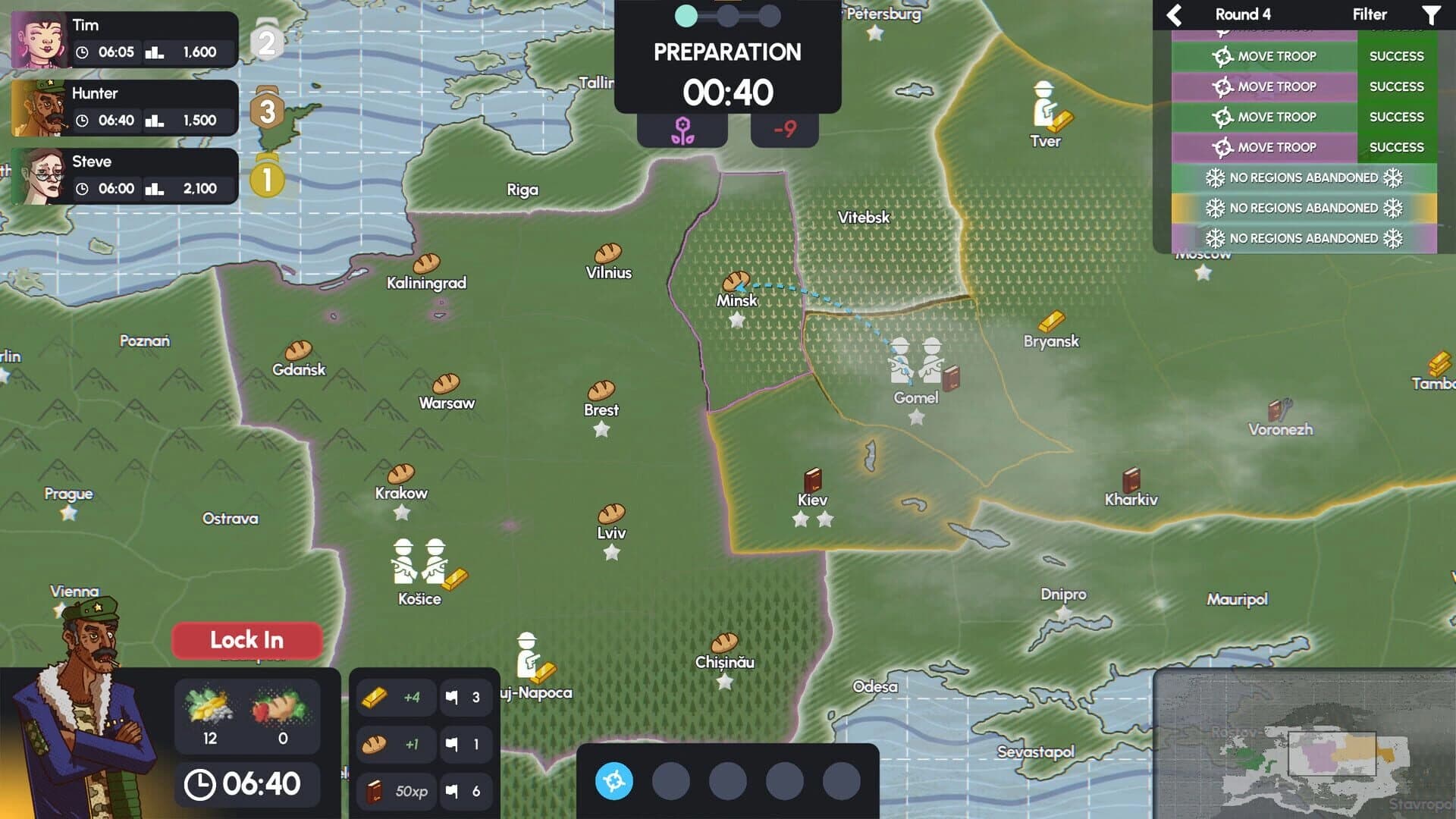Image resolution: width=1456 pixels, height=819 pixels.
Task: Click the gold +4 income icon
Action: 394,697
